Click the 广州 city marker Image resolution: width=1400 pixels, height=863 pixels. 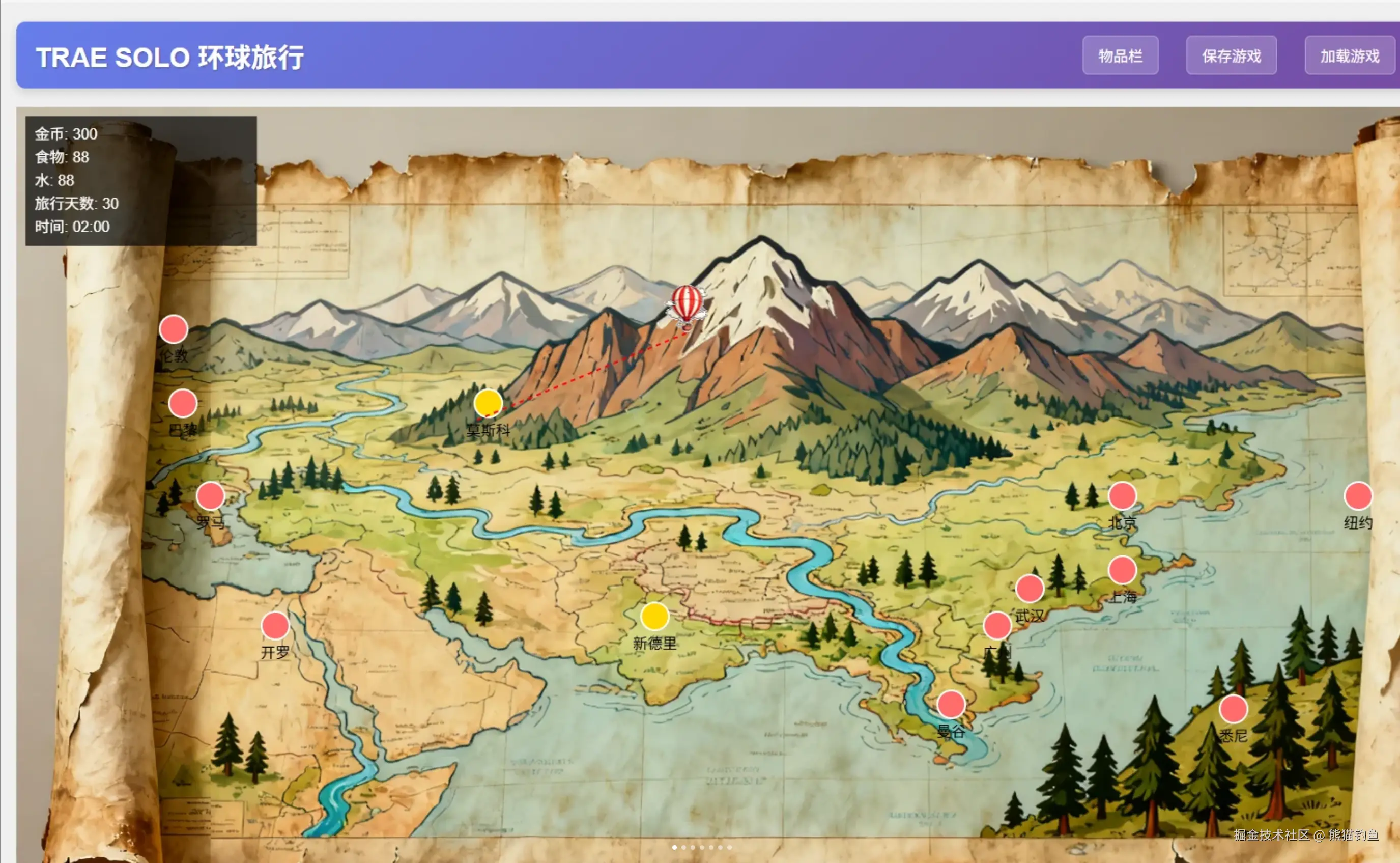click(x=997, y=626)
